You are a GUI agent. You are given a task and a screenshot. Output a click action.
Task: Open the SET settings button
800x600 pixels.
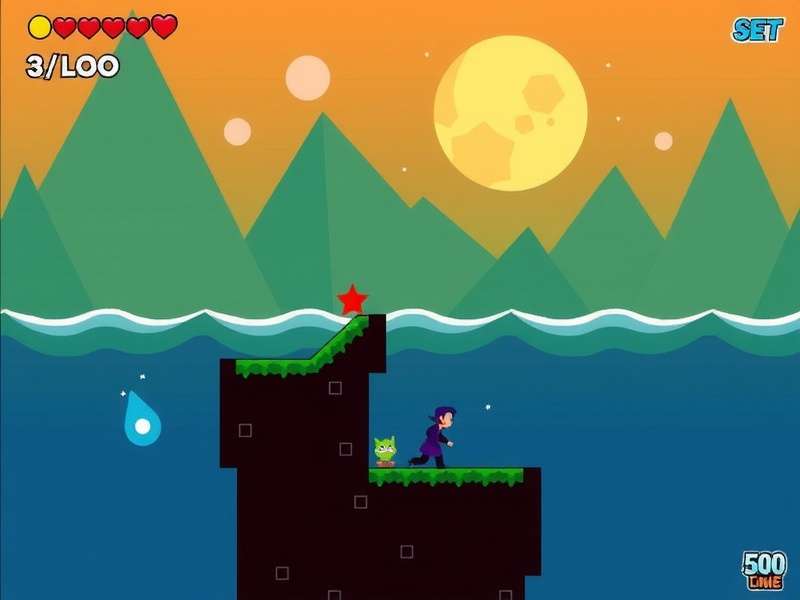pos(757,30)
